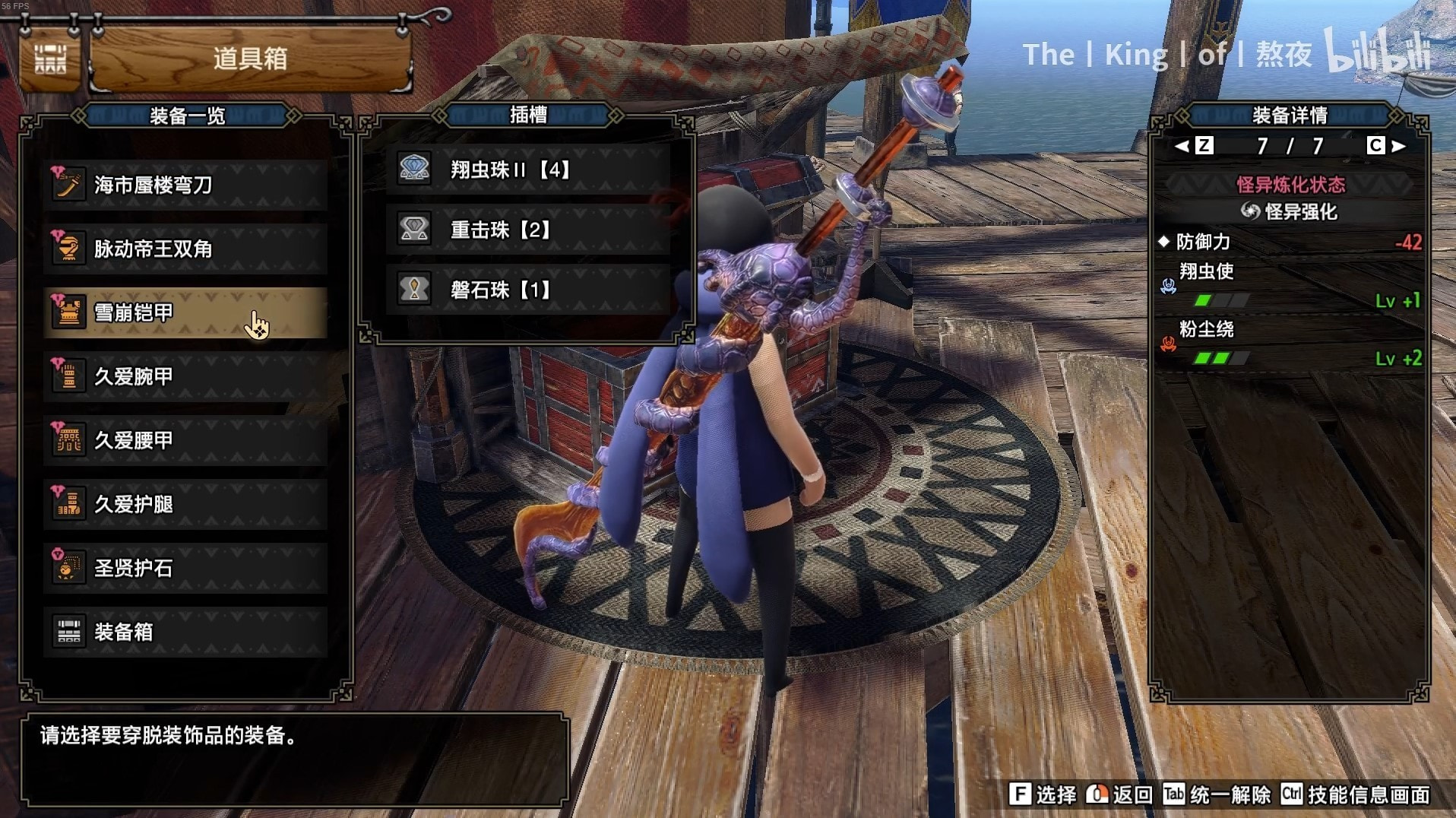The height and width of the screenshot is (818, 1456).
Task: Advance to the next equipment detail page
Action: point(1387,146)
